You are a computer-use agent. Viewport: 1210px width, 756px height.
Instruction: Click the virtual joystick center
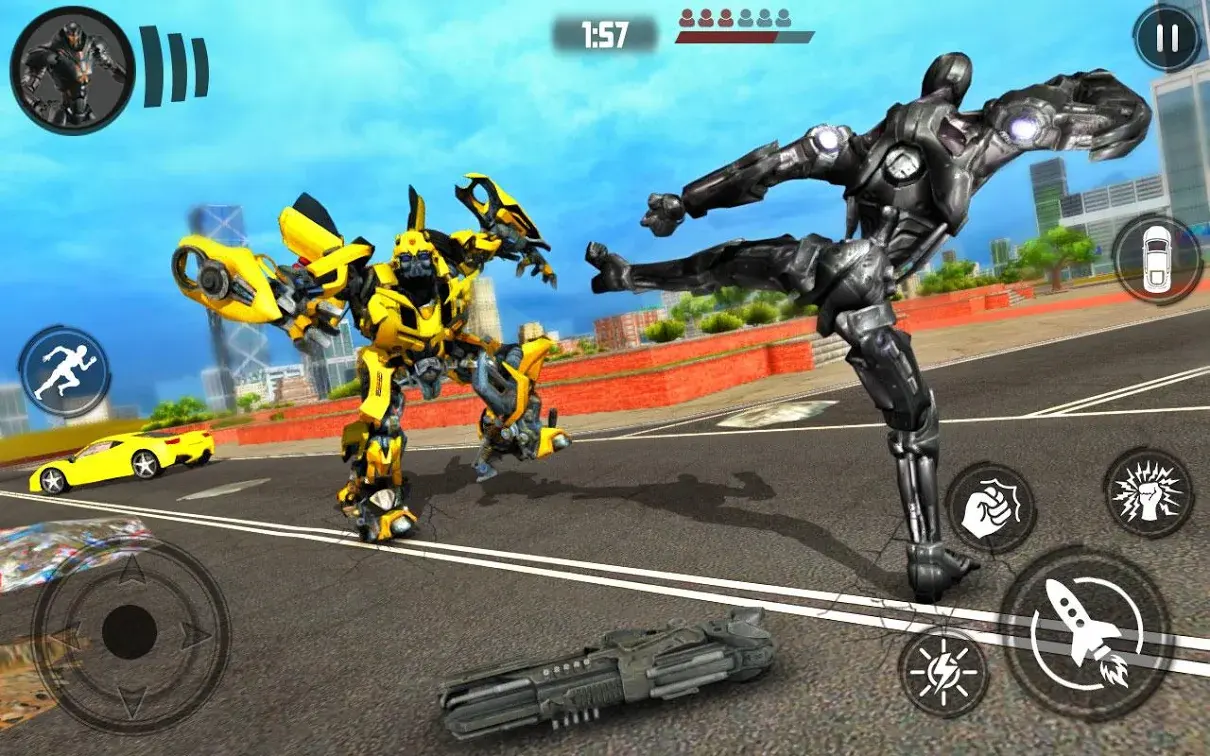point(130,633)
